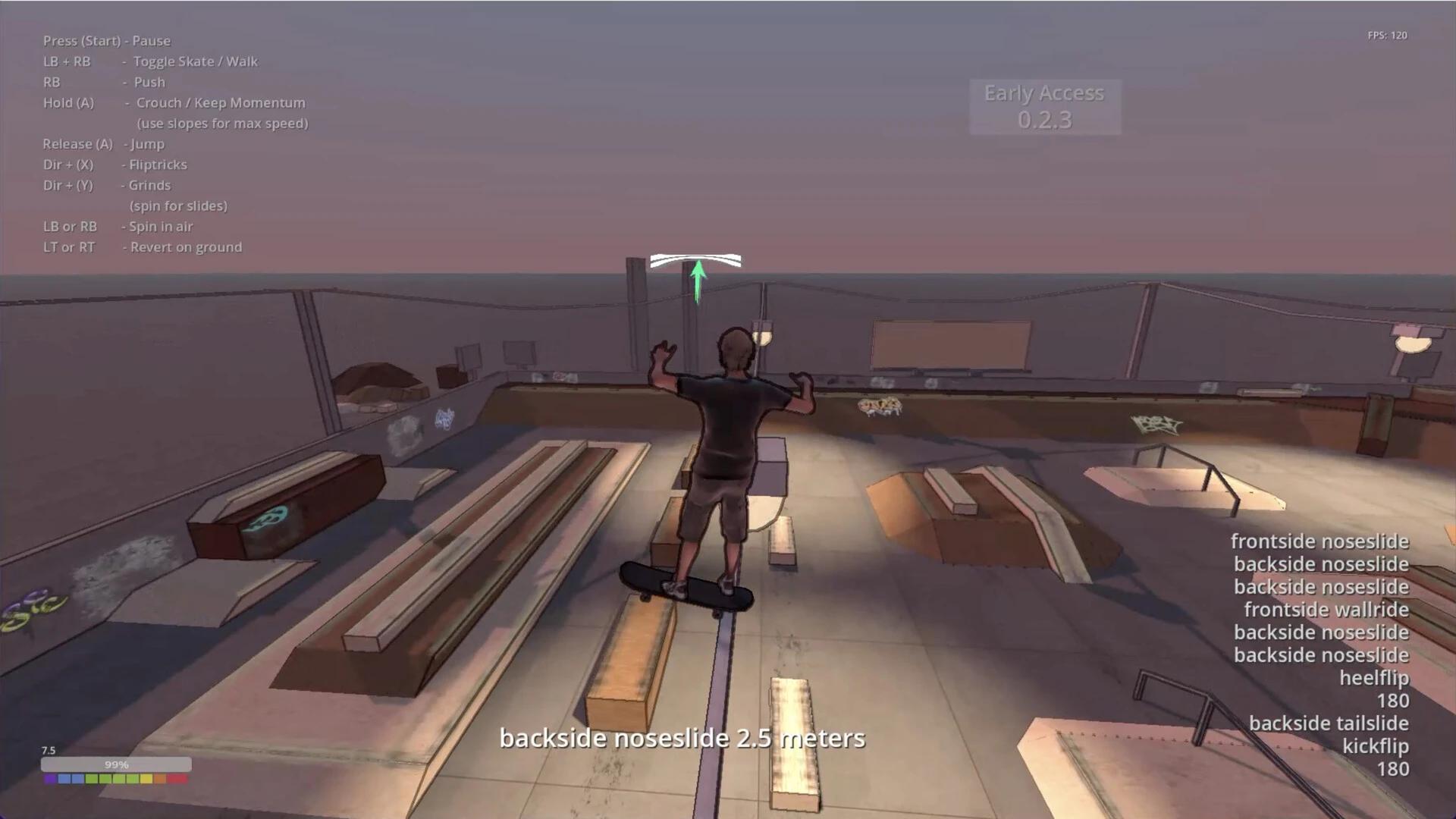Viewport: 1456px width, 819px height.
Task: Expand the spin for slides sub-hint
Action: coord(177,206)
